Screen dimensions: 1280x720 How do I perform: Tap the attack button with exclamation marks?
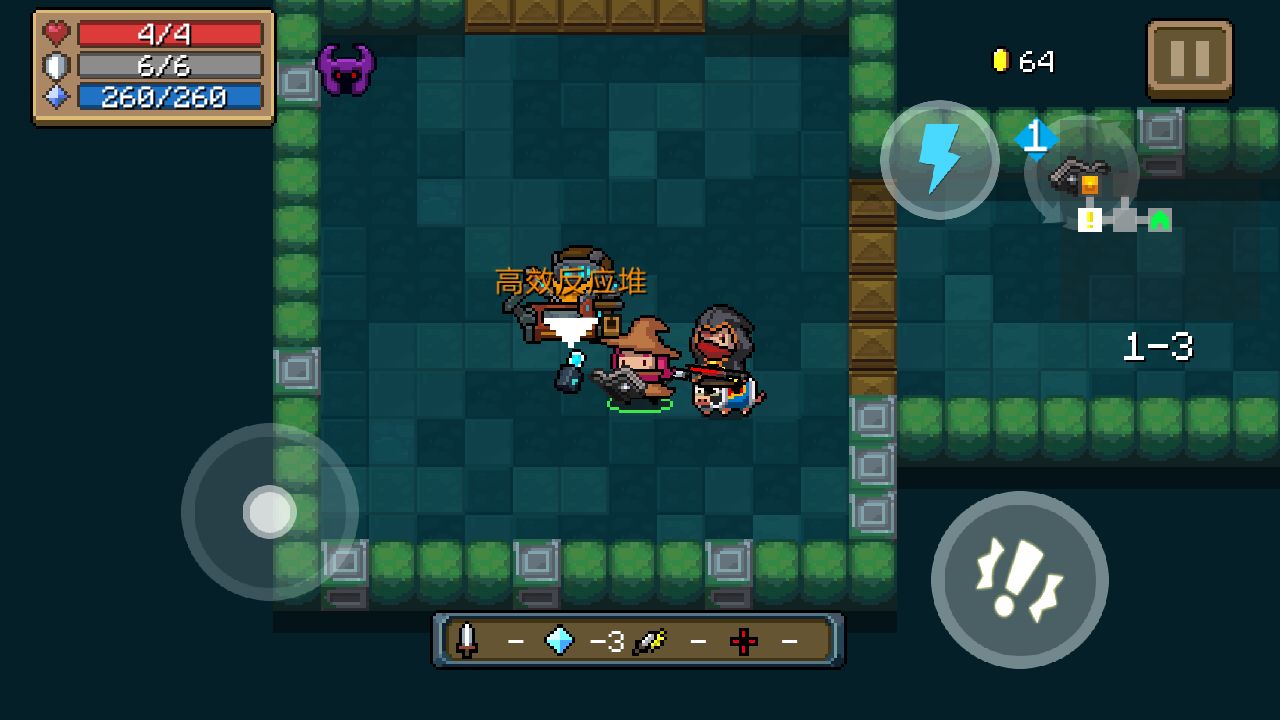1019,579
